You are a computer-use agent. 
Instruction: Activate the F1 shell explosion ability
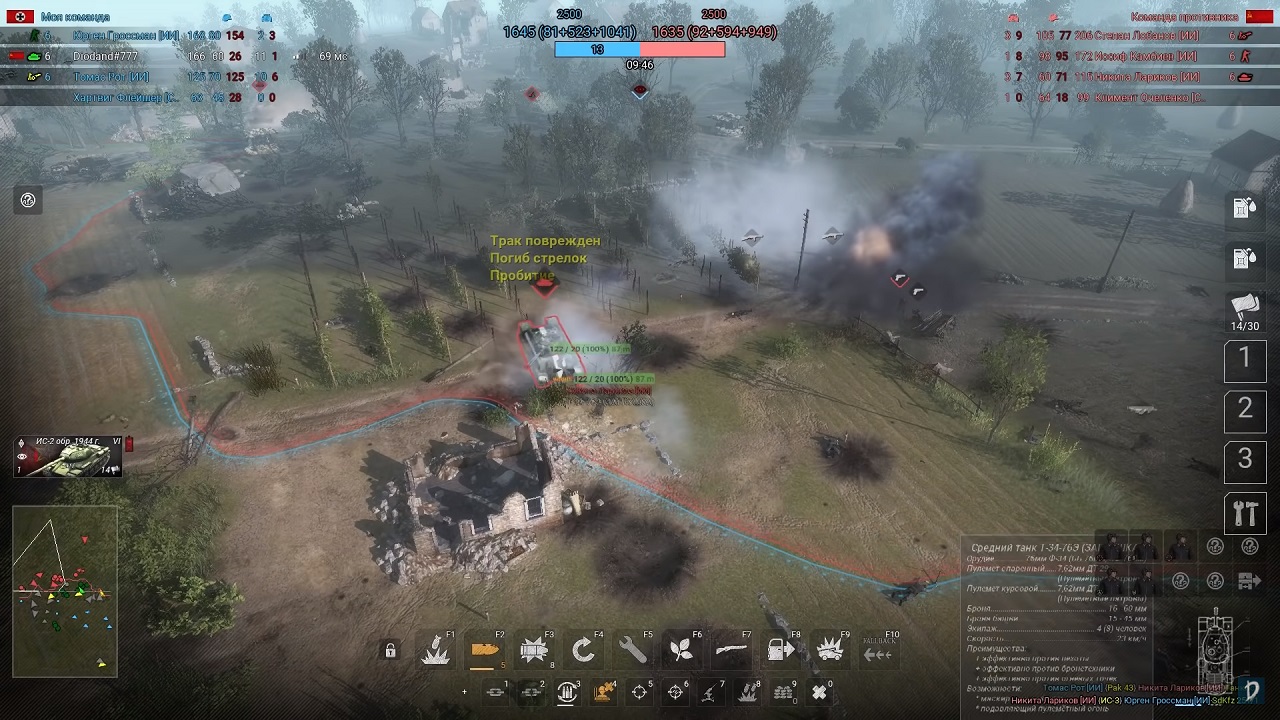435,651
